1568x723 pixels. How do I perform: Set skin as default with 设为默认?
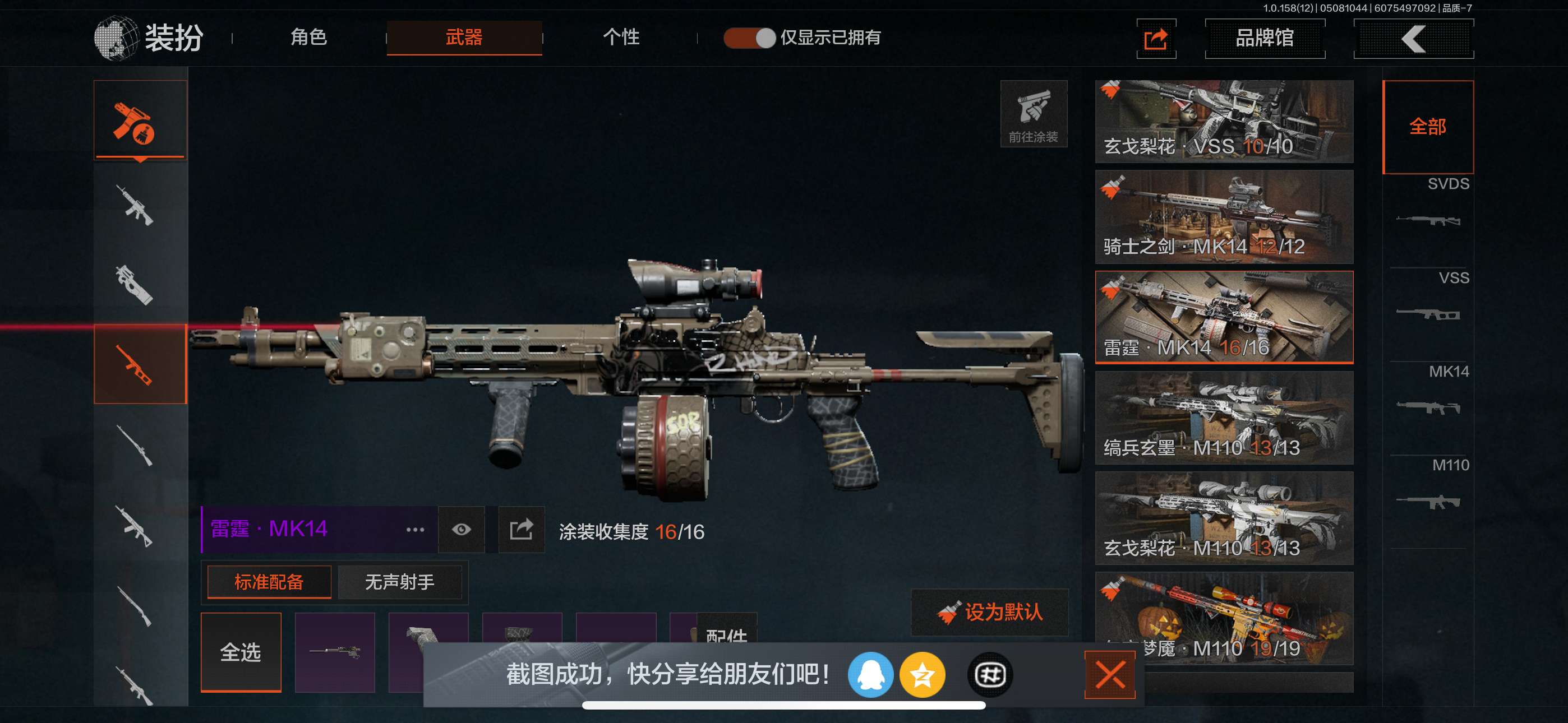pyautogui.click(x=990, y=612)
